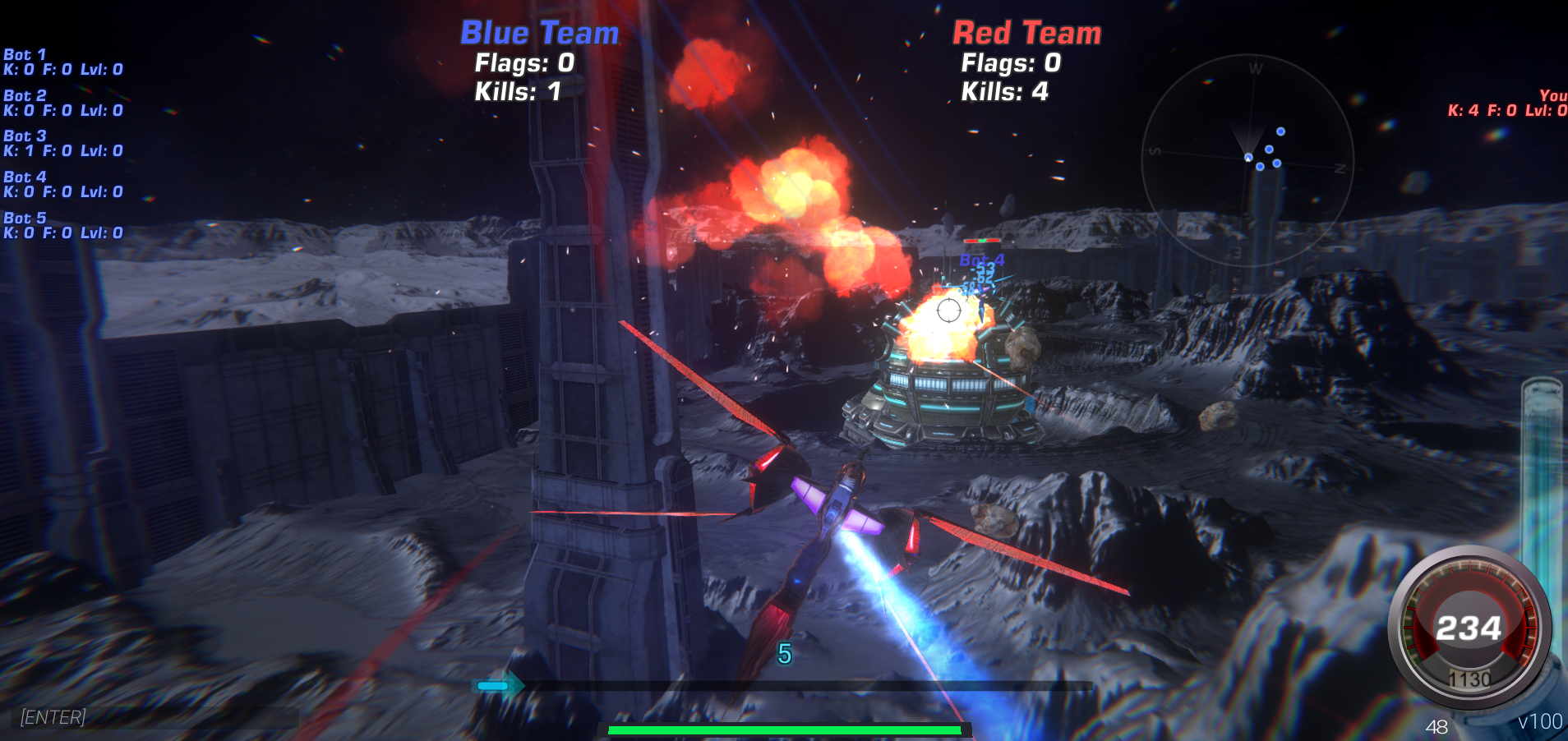
Task: Click the Kills: 4 score for Red Team
Action: [x=1004, y=92]
